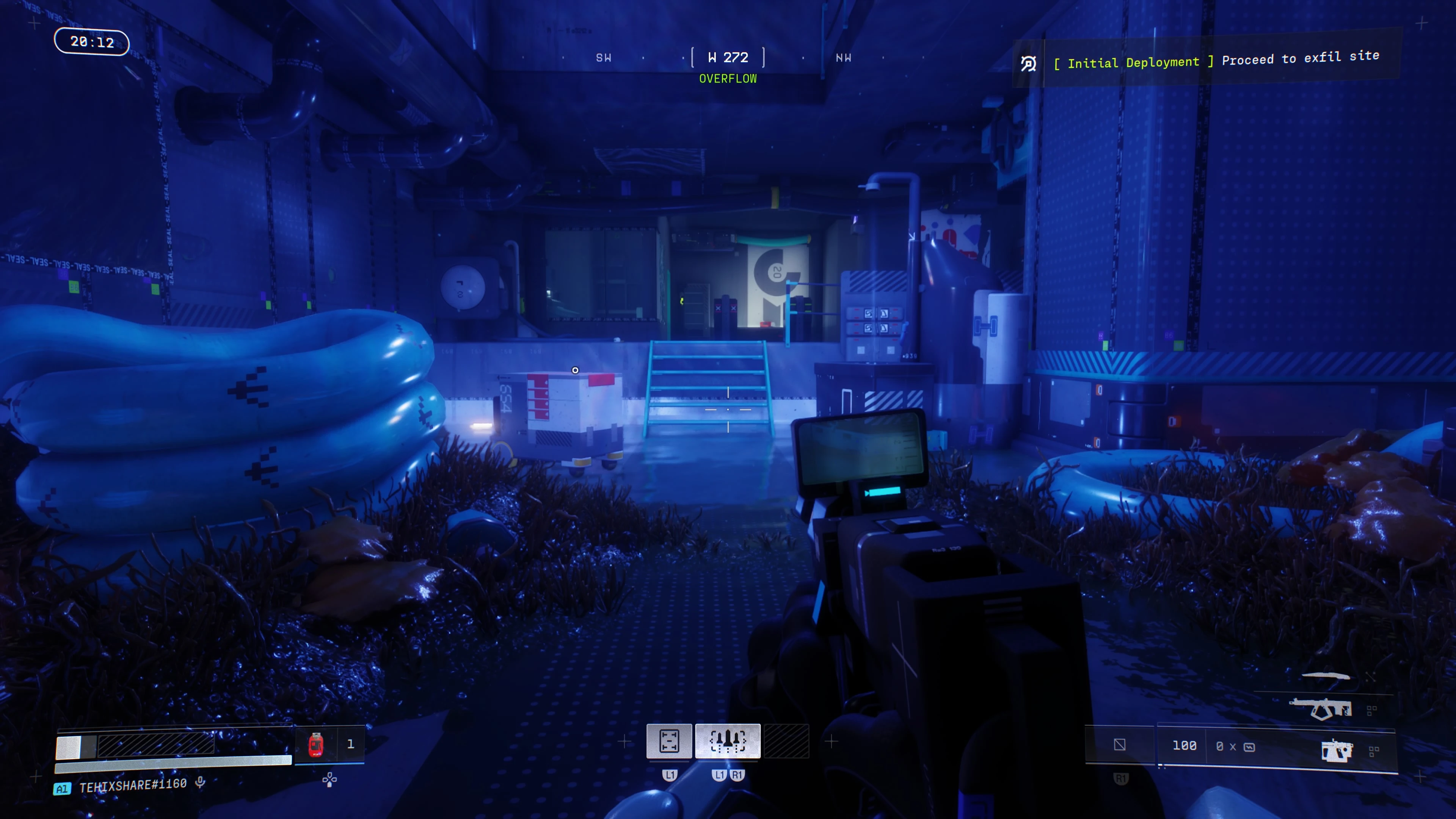Click the compass heading W 272
1456x819 pixels.
(x=728, y=58)
